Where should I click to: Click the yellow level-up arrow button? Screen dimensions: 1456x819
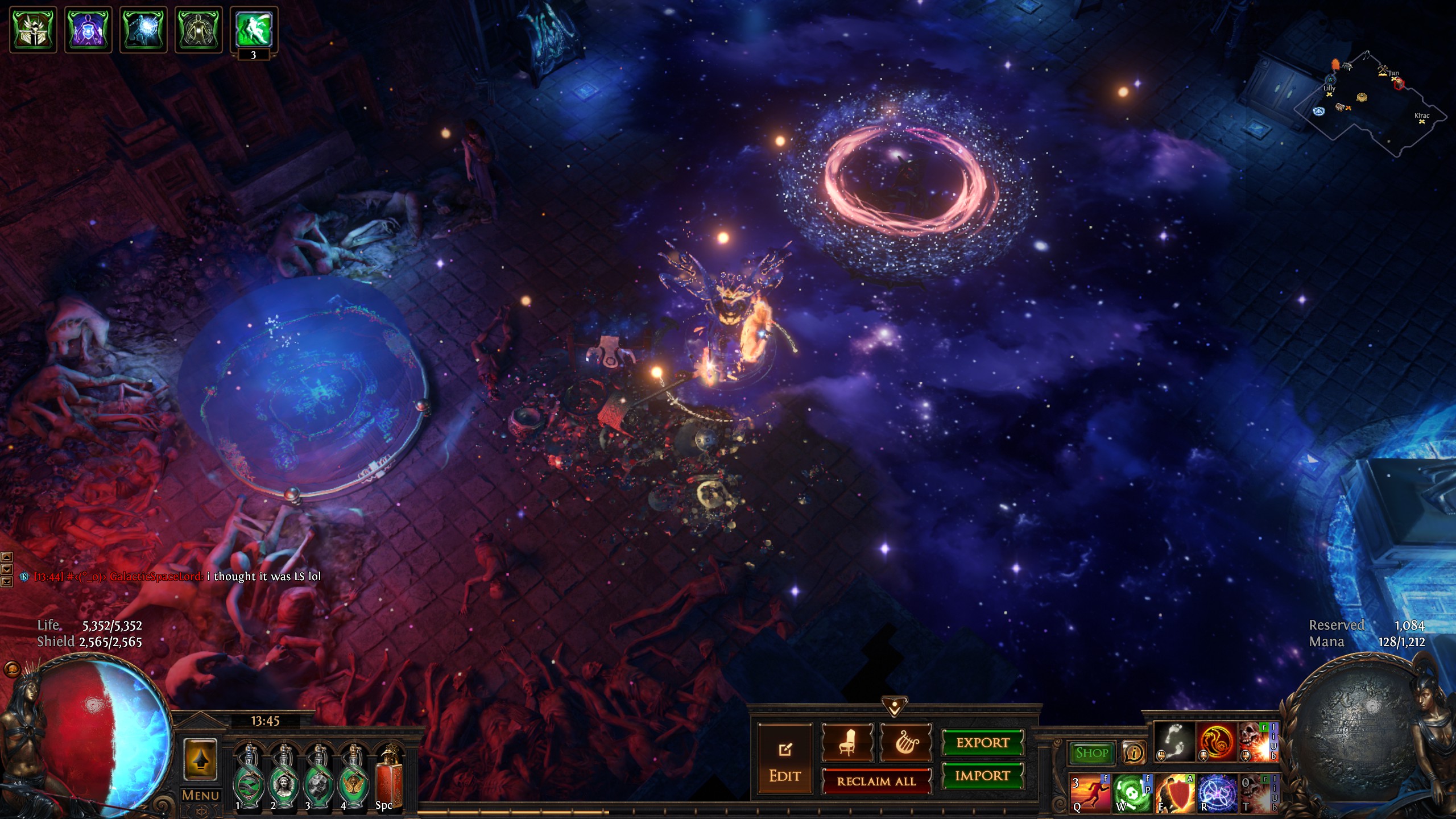point(200,759)
